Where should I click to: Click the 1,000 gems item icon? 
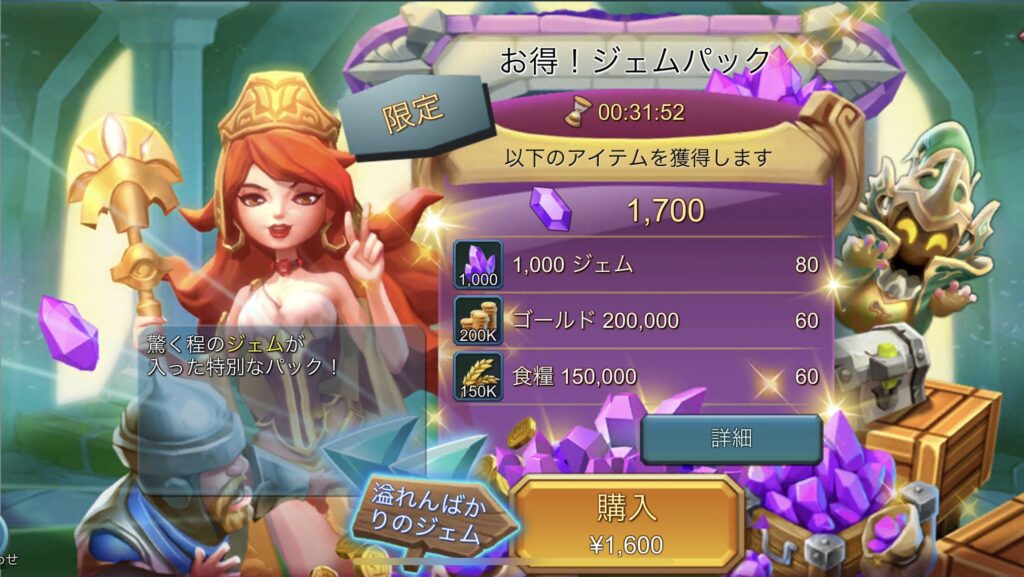point(478,265)
